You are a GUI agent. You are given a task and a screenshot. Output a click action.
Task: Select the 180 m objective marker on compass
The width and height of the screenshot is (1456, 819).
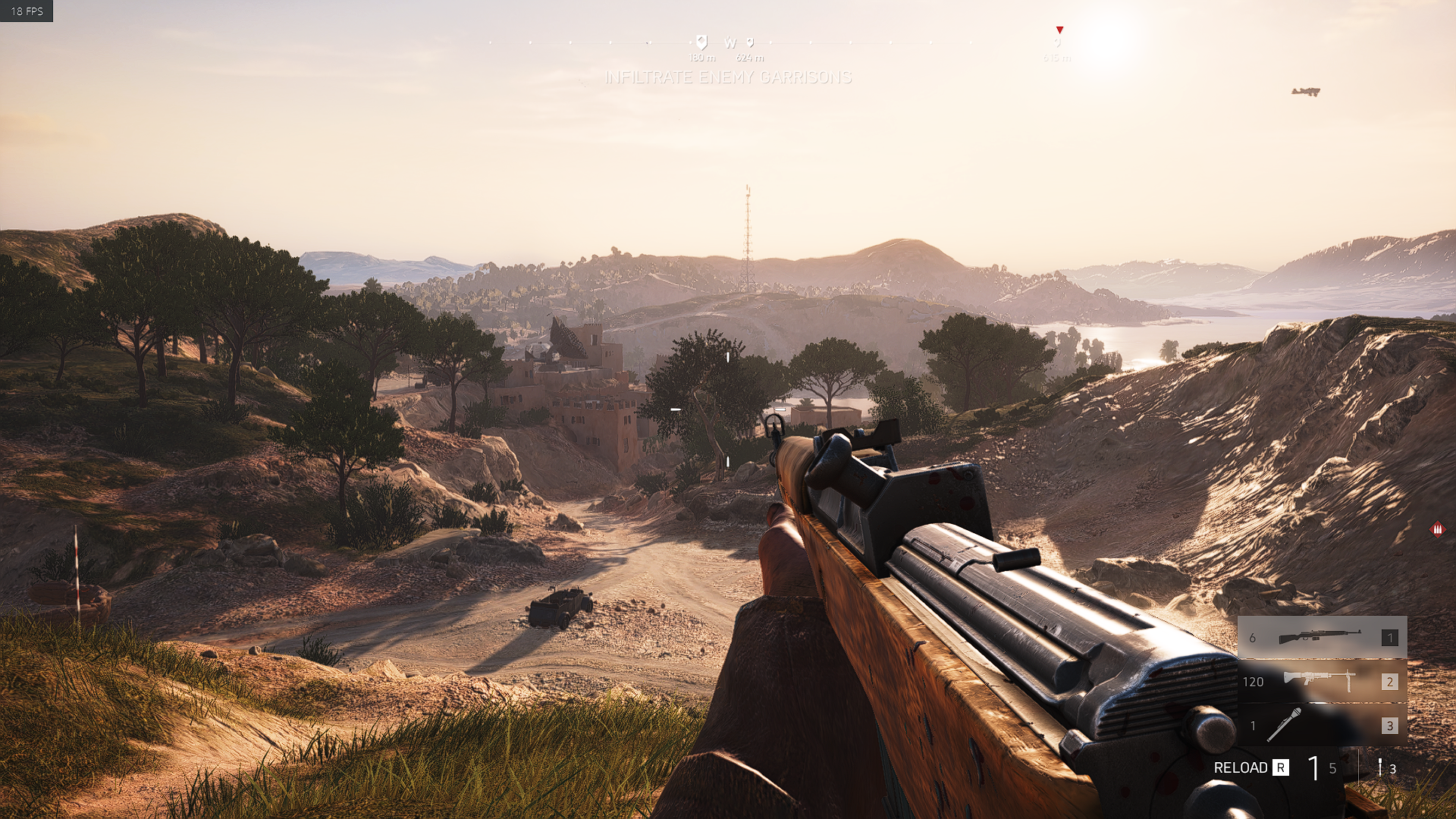701,42
